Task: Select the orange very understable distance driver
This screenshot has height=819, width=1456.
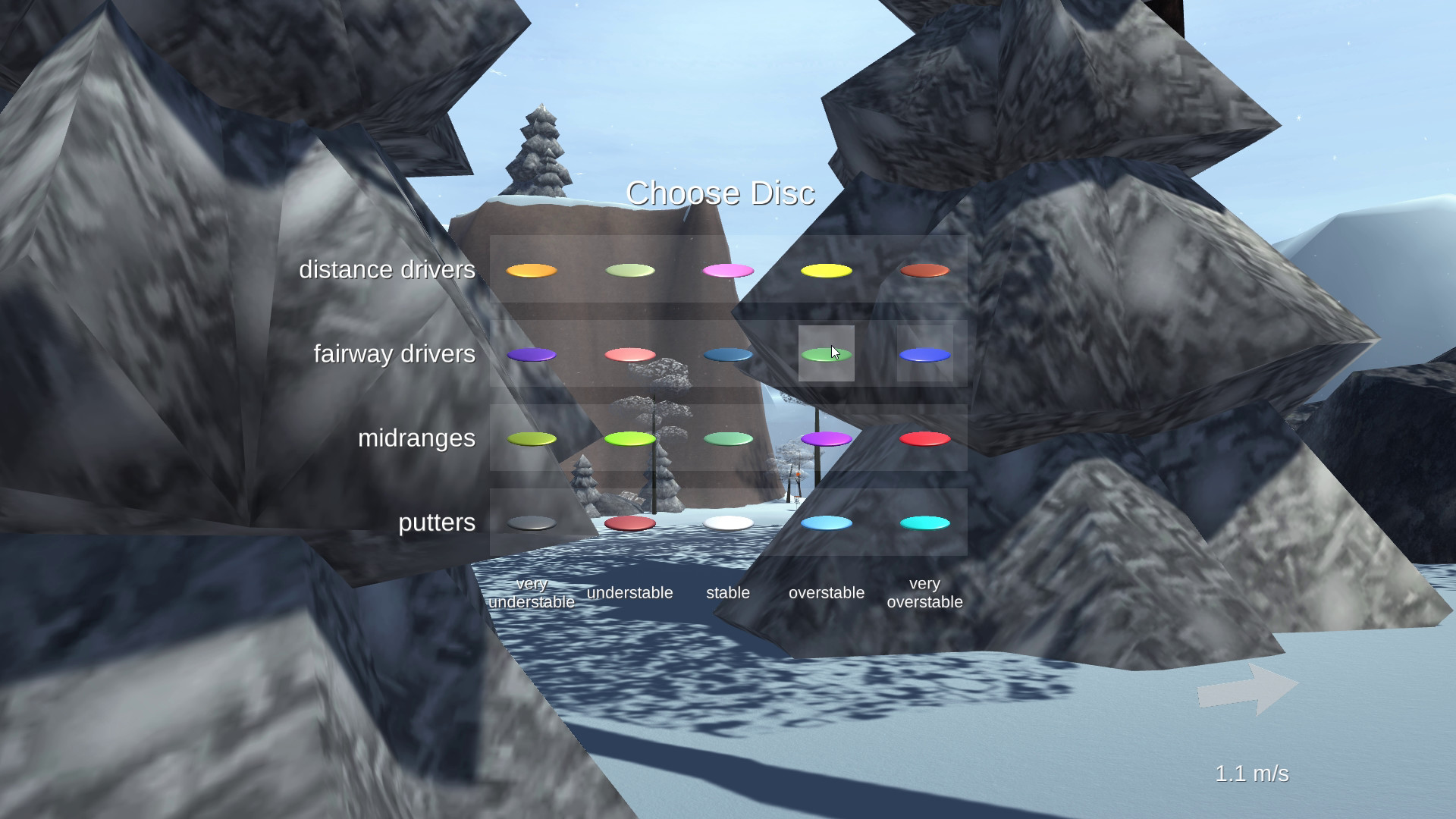Action: click(x=532, y=270)
